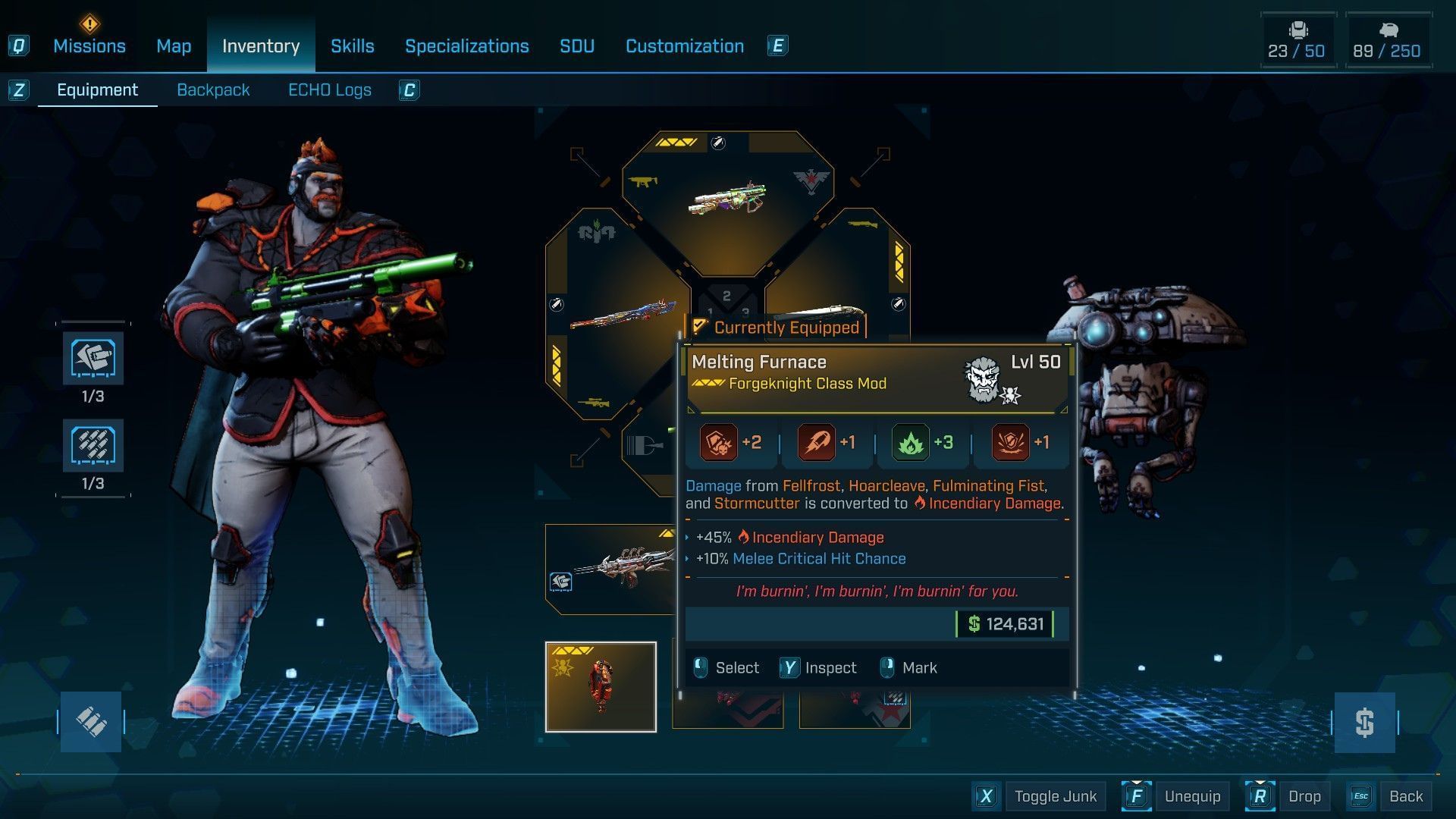Viewport: 1456px width, 819px height.
Task: Click the spiked gun equipment slot
Action: [610, 569]
